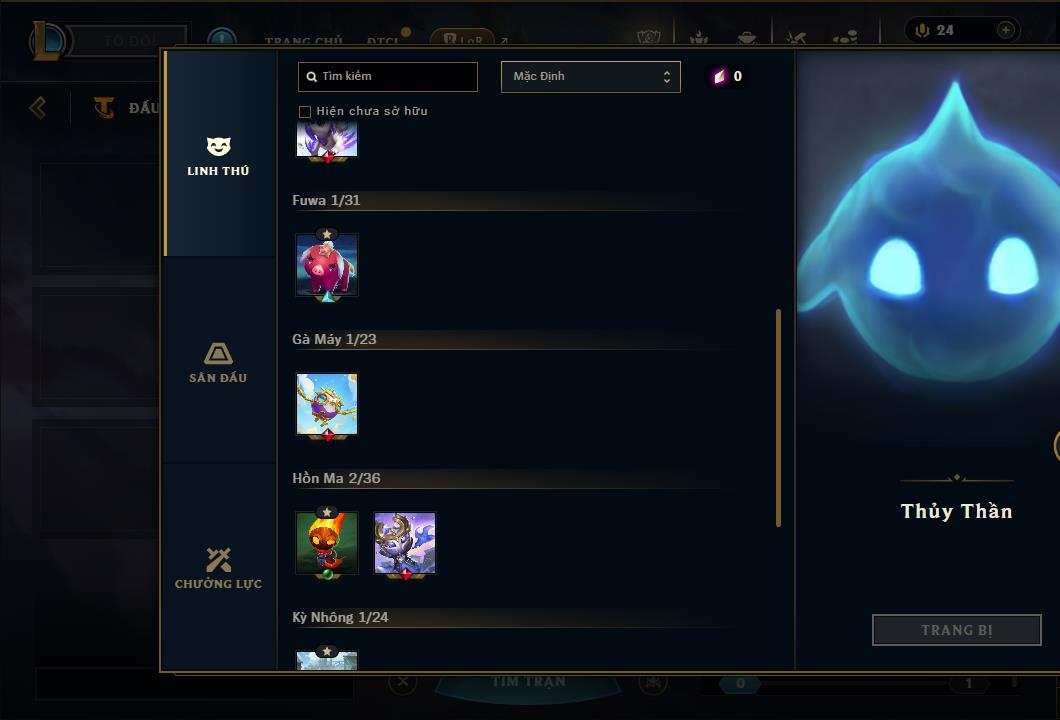This screenshot has width=1060, height=720.
Task: Switch to the Linh Thú tab
Action: [x=218, y=155]
